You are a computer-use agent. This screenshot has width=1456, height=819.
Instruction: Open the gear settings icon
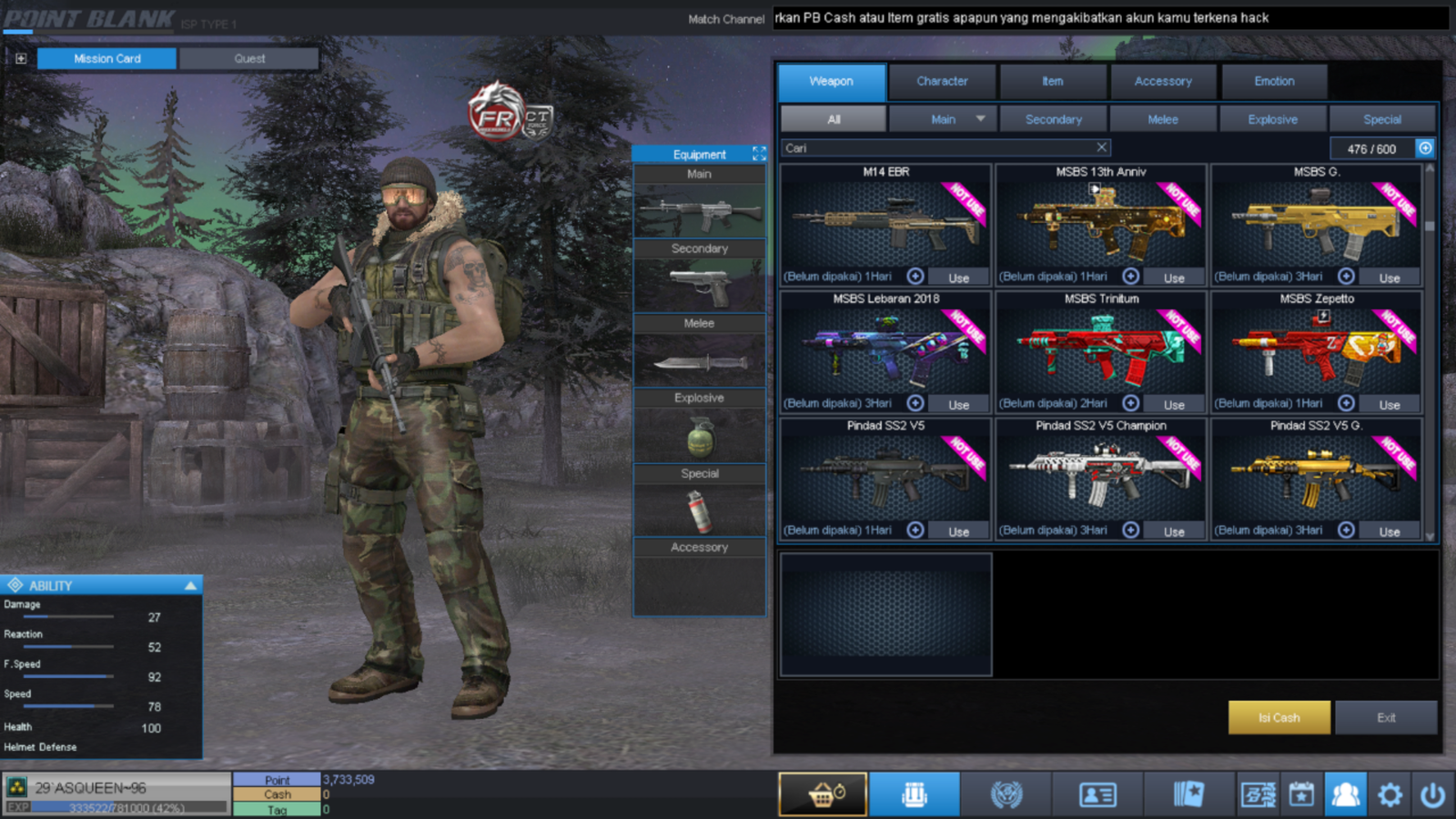coord(1390,795)
